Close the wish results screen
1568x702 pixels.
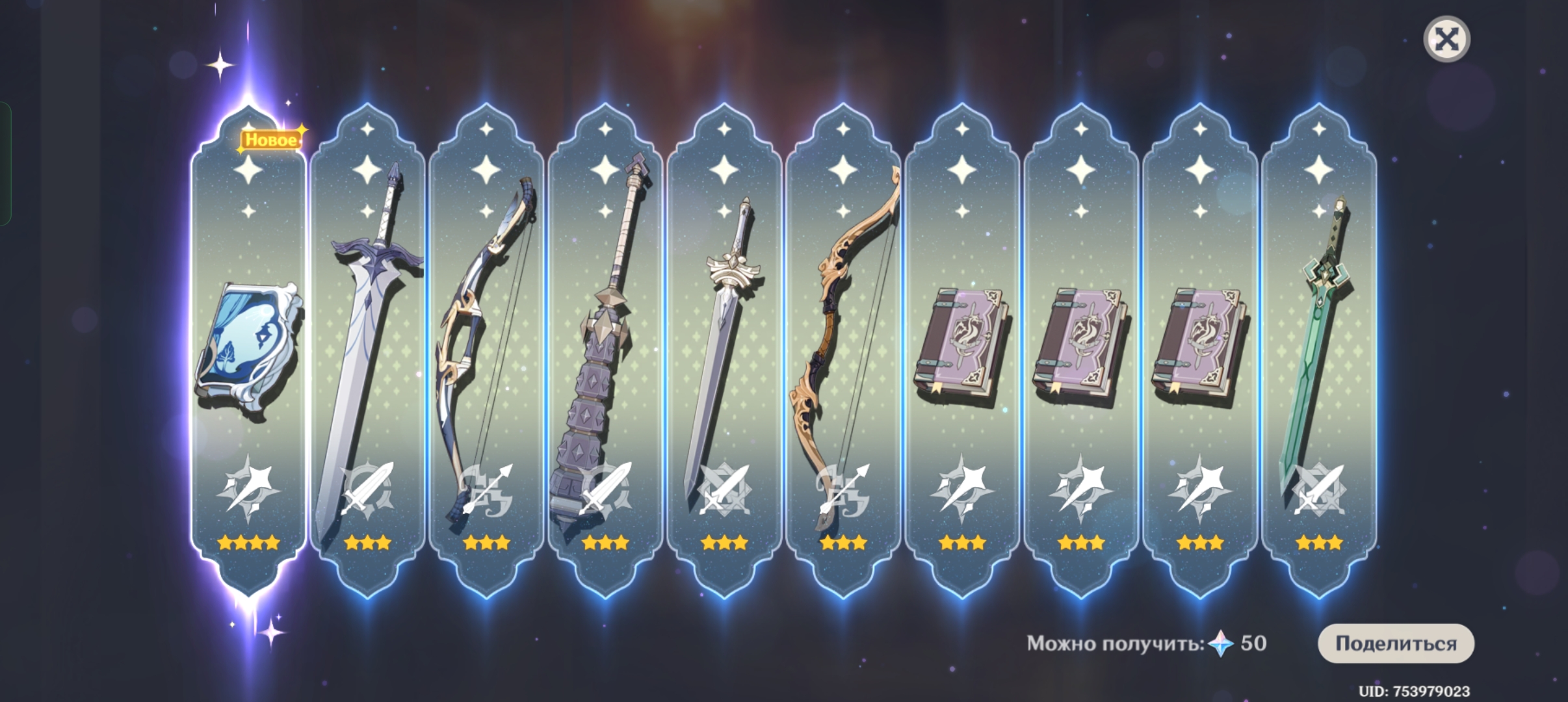tap(1446, 40)
